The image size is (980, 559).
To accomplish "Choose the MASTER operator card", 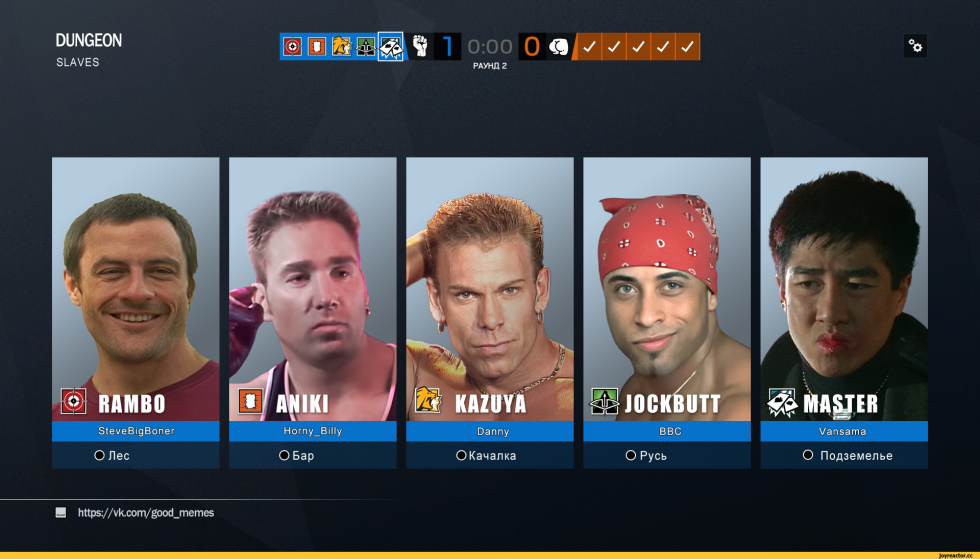I will tap(843, 290).
